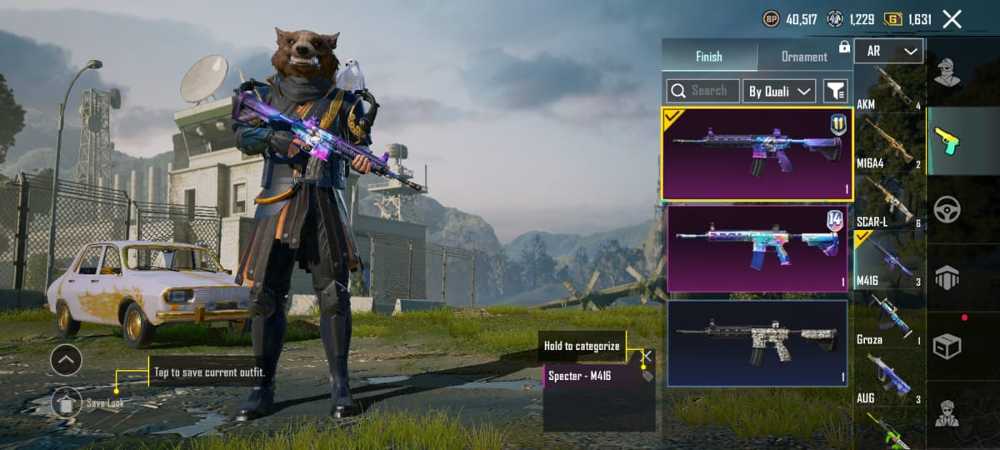Image resolution: width=1000 pixels, height=450 pixels.
Task: Choose the light blue level 14 M416 skin
Action: (757, 249)
